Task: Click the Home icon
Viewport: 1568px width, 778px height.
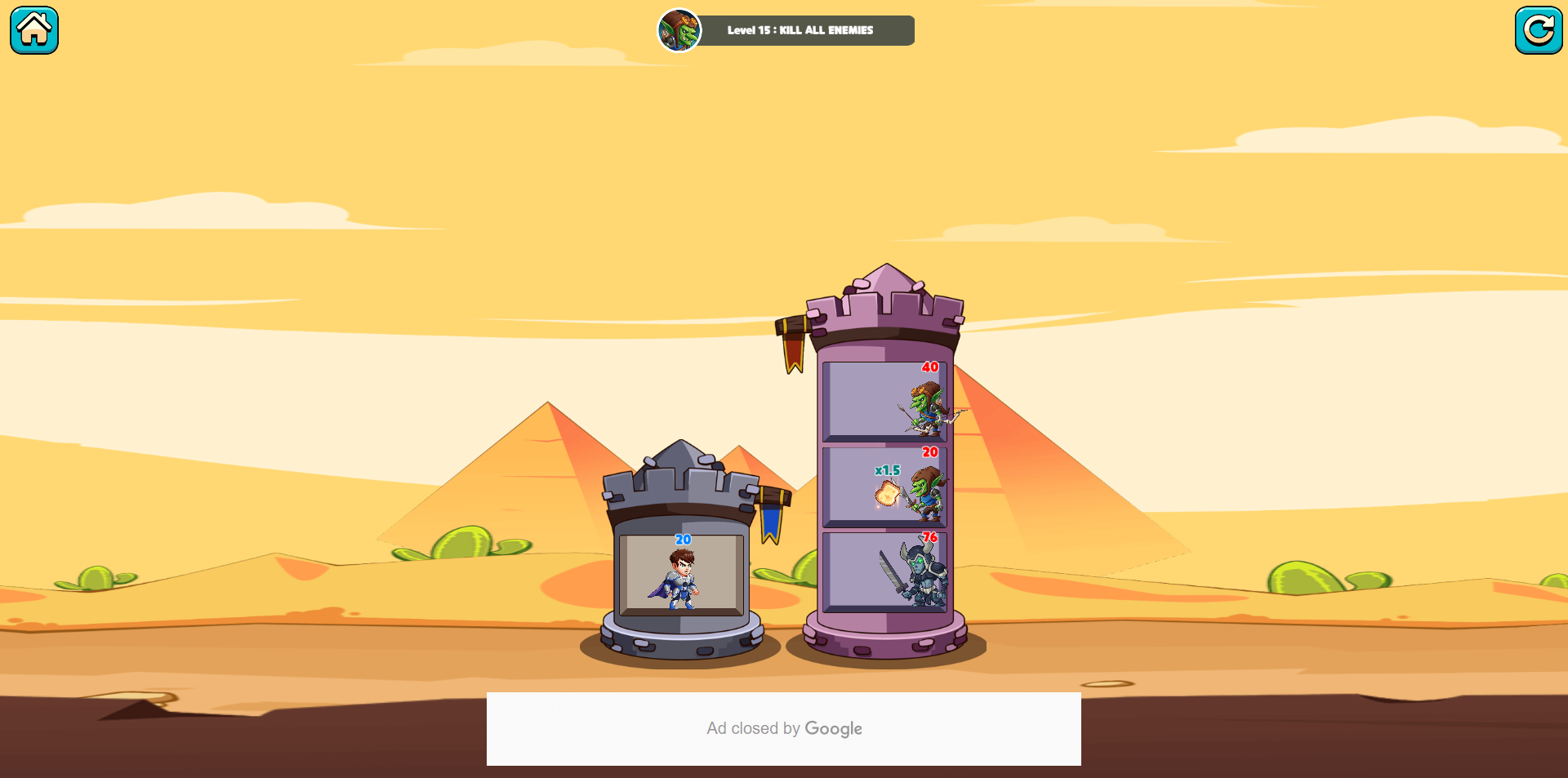Action: click(x=33, y=29)
